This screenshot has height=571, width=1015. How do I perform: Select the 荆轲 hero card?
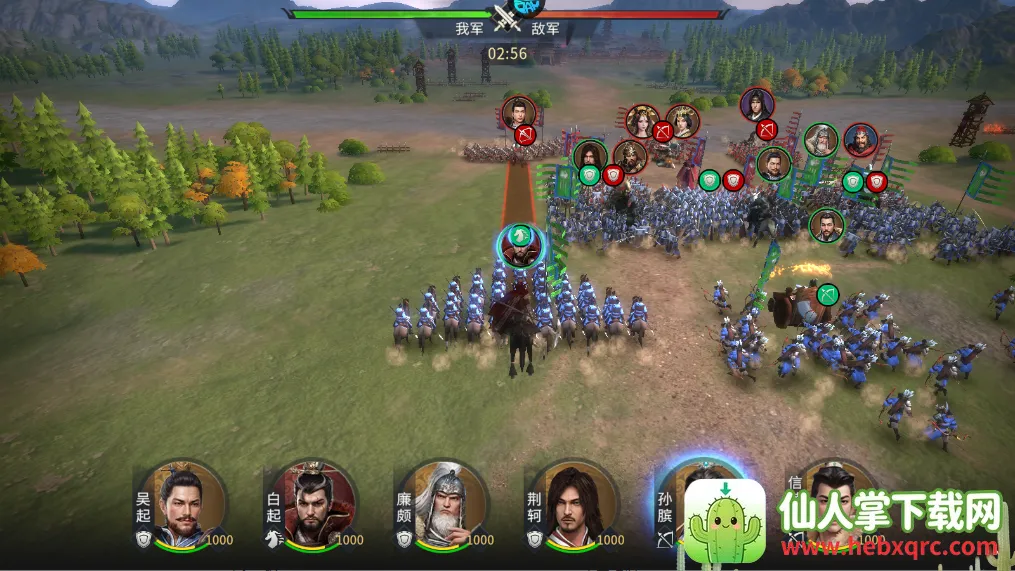click(x=573, y=504)
